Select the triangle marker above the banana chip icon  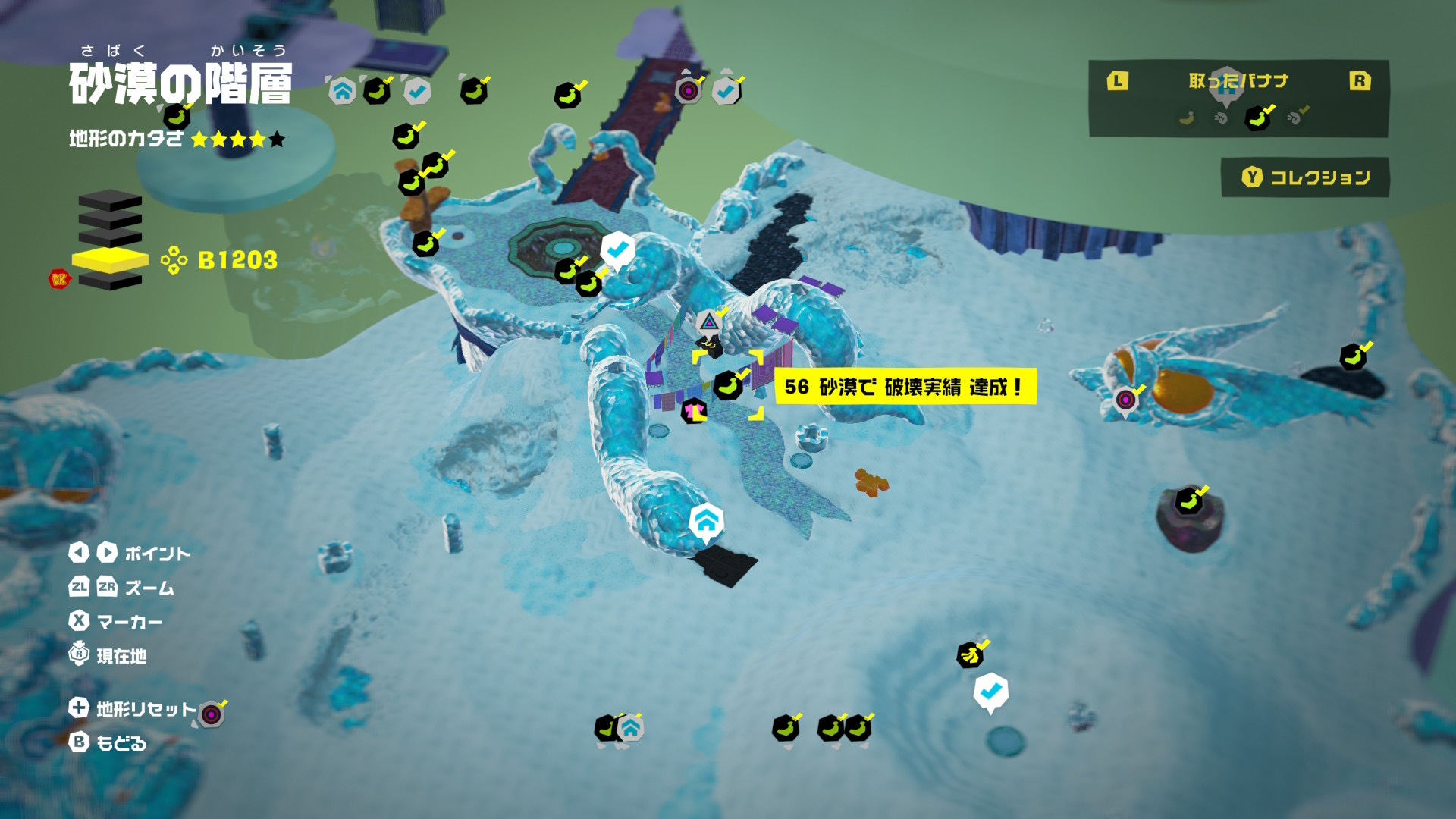708,323
